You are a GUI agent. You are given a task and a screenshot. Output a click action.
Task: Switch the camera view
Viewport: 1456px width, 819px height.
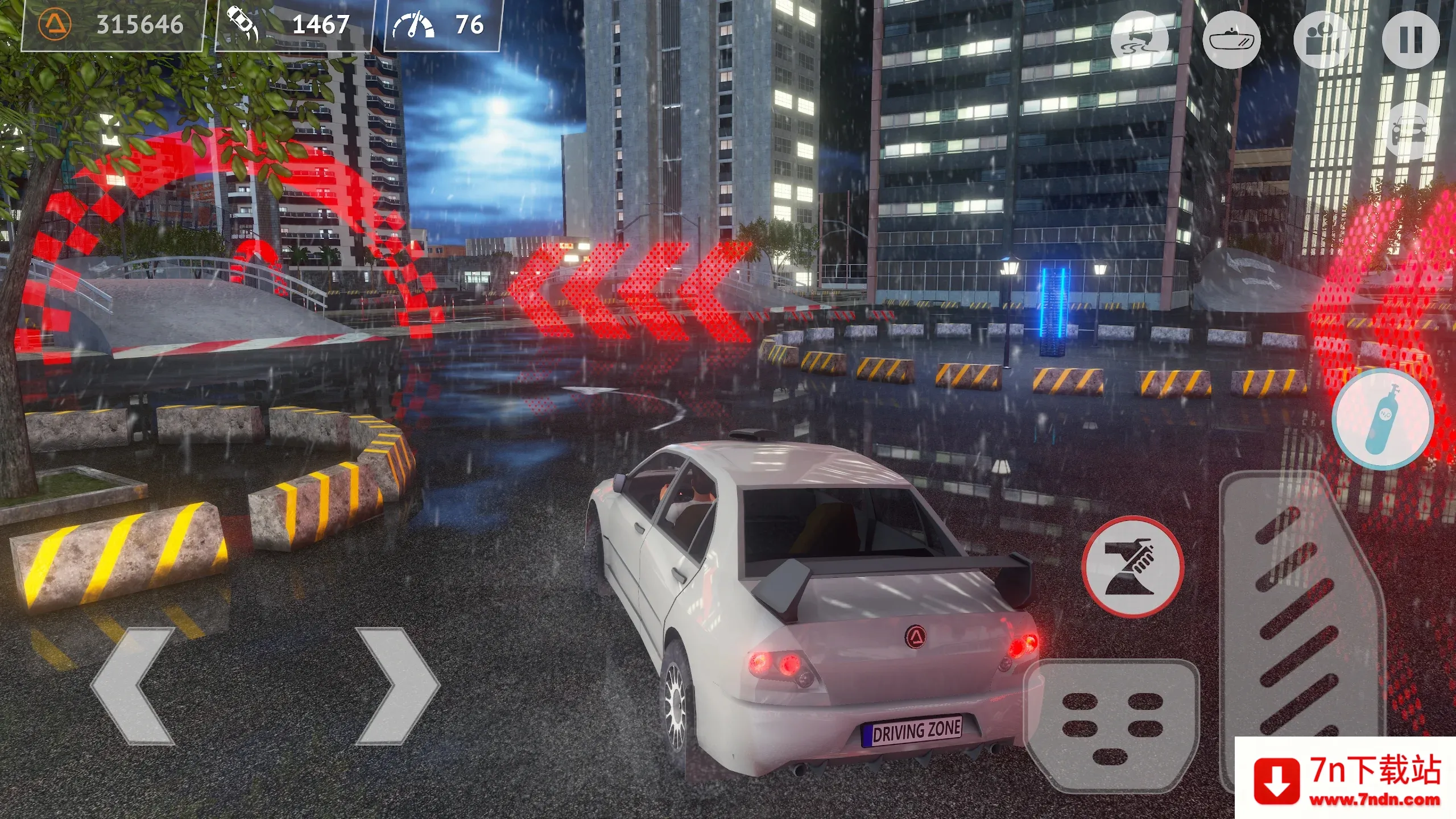[x=1322, y=40]
